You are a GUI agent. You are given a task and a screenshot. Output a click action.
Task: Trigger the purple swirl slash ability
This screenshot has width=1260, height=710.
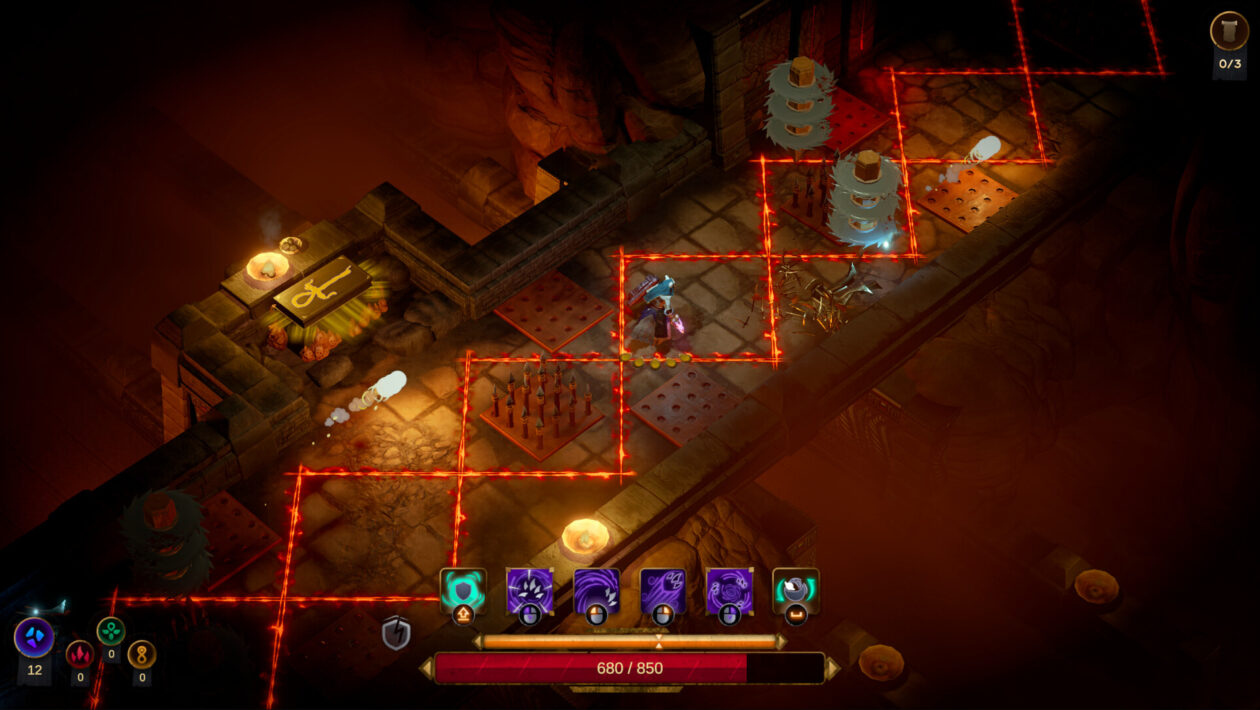pyautogui.click(x=596, y=590)
